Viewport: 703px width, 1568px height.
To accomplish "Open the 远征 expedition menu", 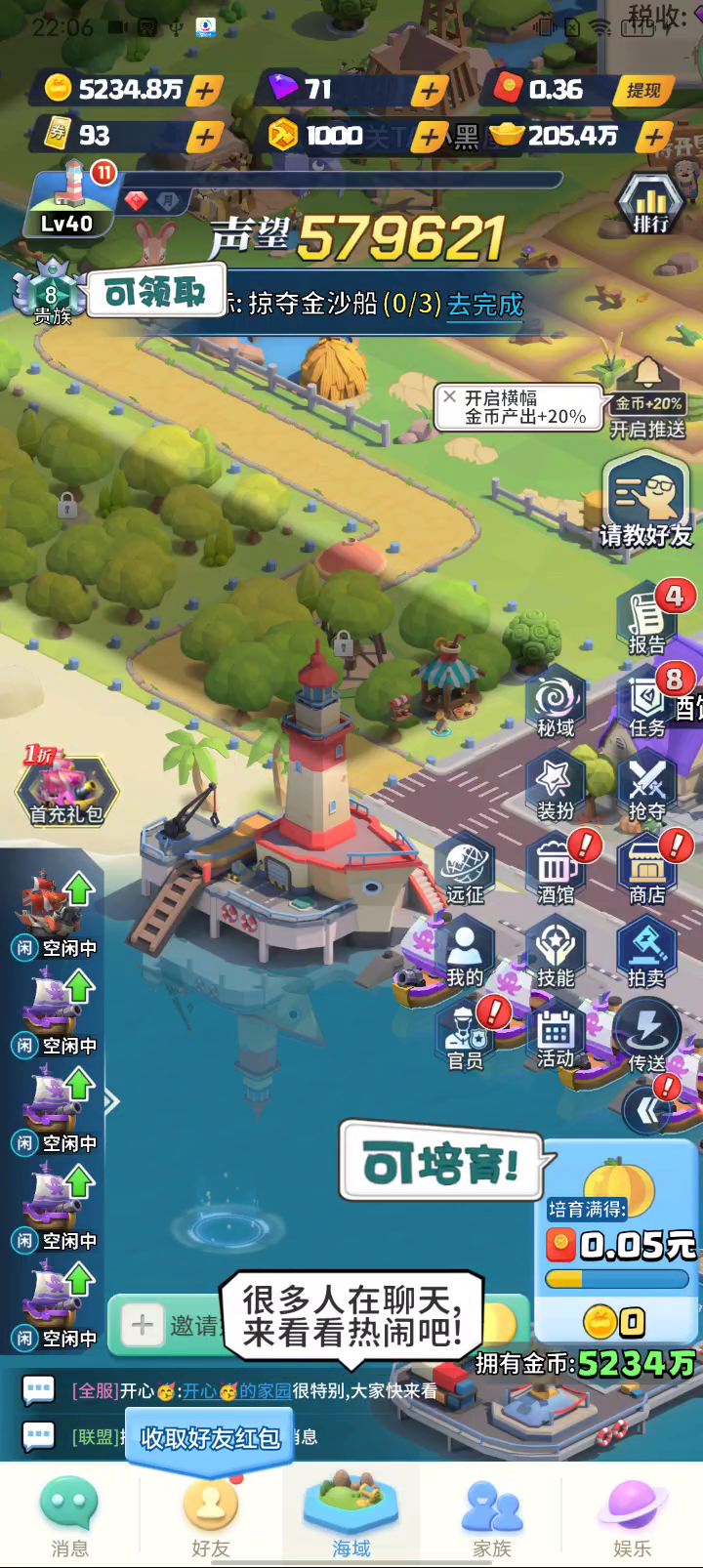I will (x=465, y=869).
